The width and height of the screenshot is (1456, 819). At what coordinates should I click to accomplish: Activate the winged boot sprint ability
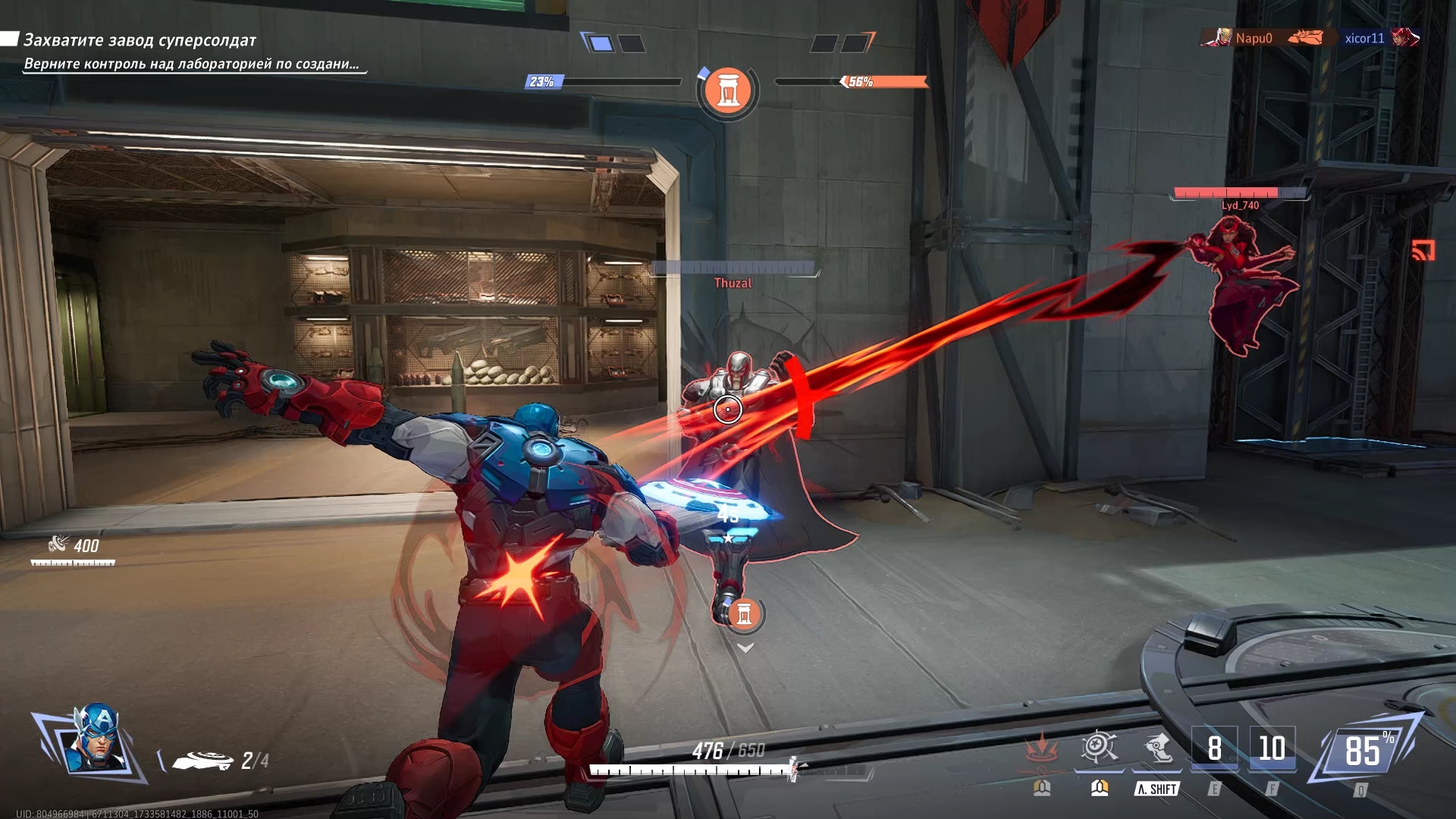click(x=1157, y=748)
